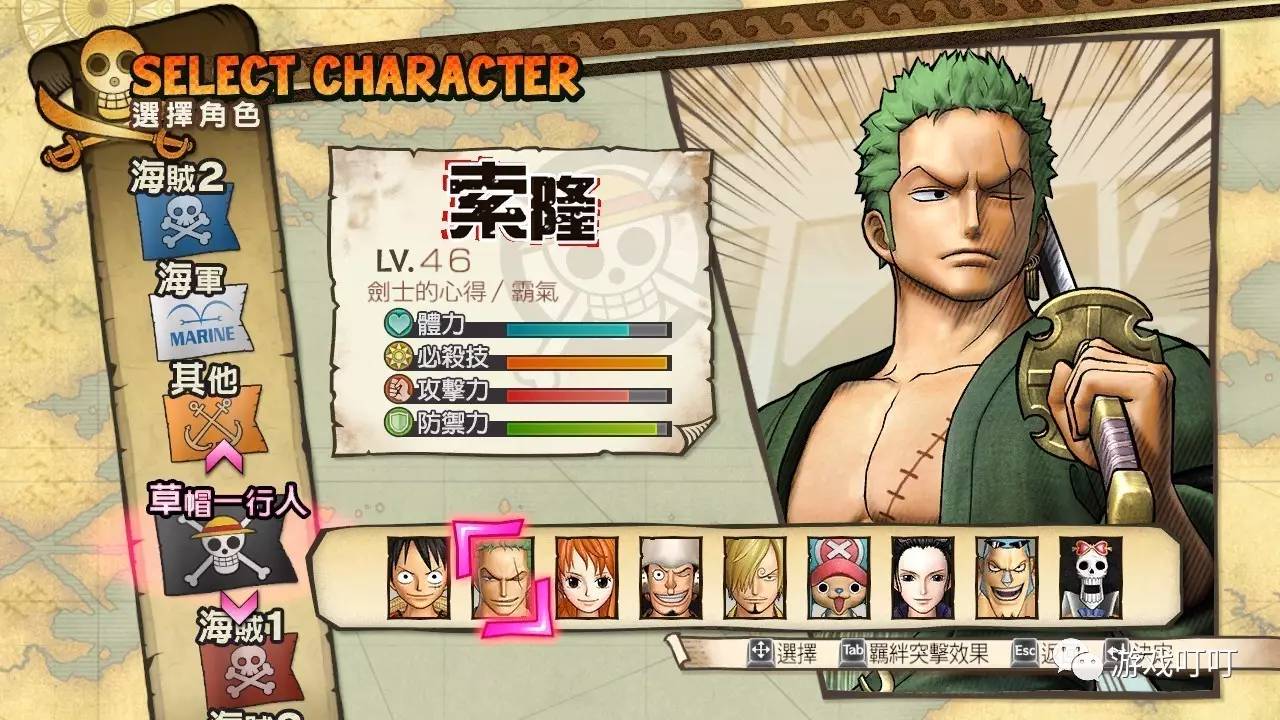Choose Sanji's blonde-haired portrait
The height and width of the screenshot is (720, 1280).
(x=754, y=578)
